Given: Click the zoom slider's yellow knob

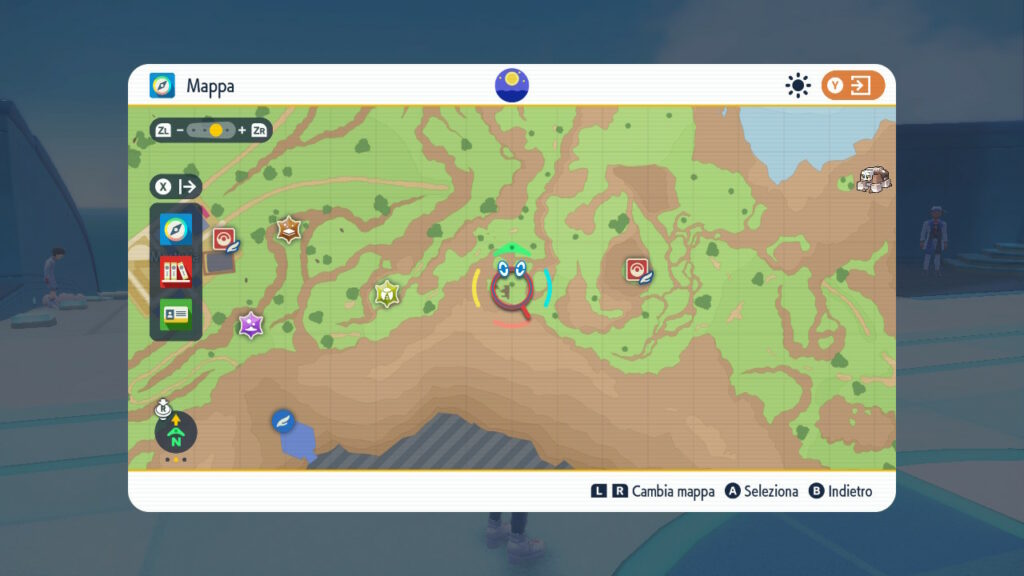Looking at the screenshot, I should click(x=215, y=130).
